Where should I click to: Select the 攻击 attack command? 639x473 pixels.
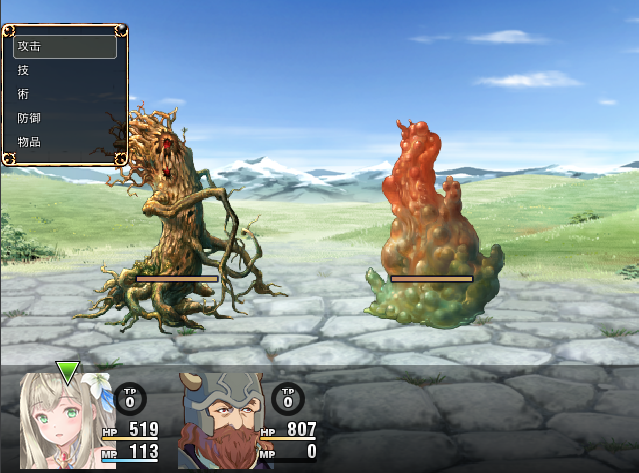tap(64, 46)
